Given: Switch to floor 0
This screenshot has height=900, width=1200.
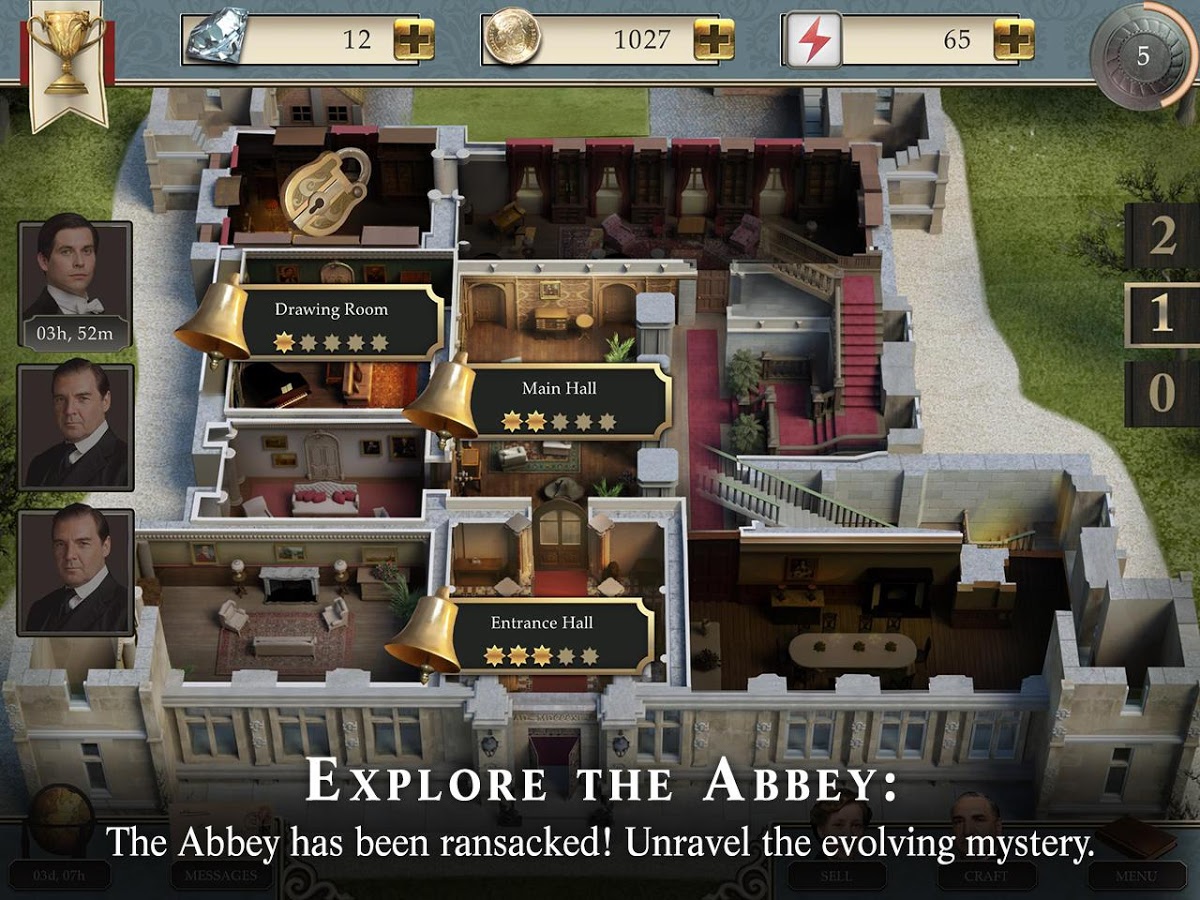Looking at the screenshot, I should click(x=1161, y=393).
